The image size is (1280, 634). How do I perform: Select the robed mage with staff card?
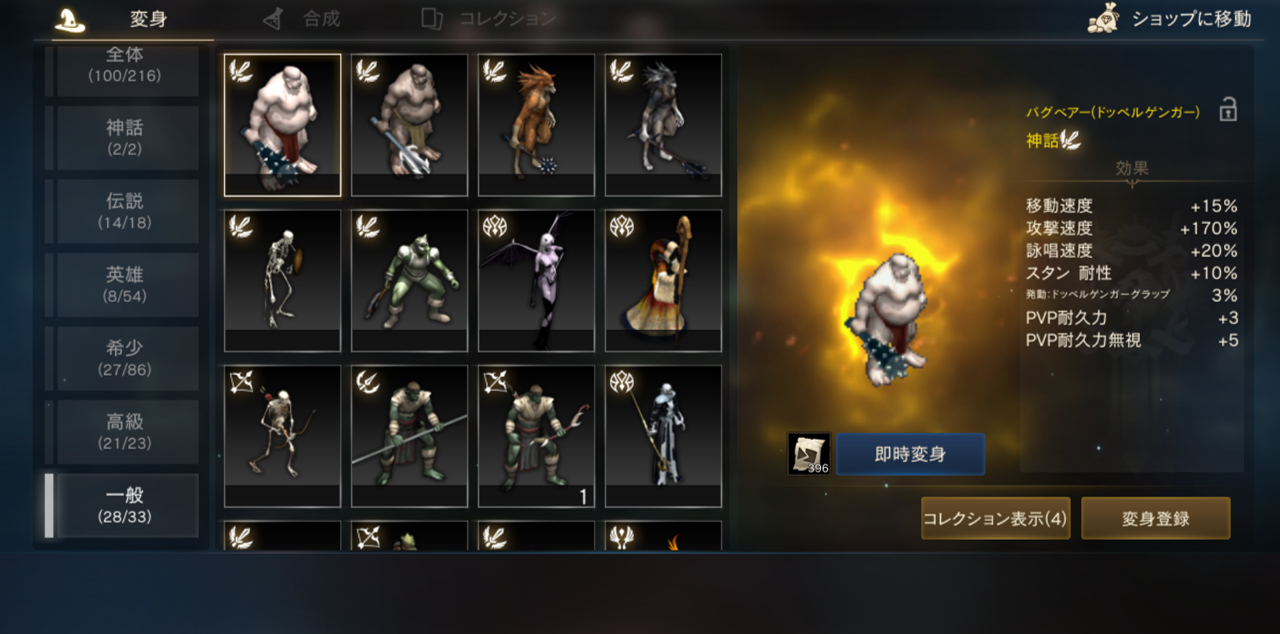coord(663,281)
